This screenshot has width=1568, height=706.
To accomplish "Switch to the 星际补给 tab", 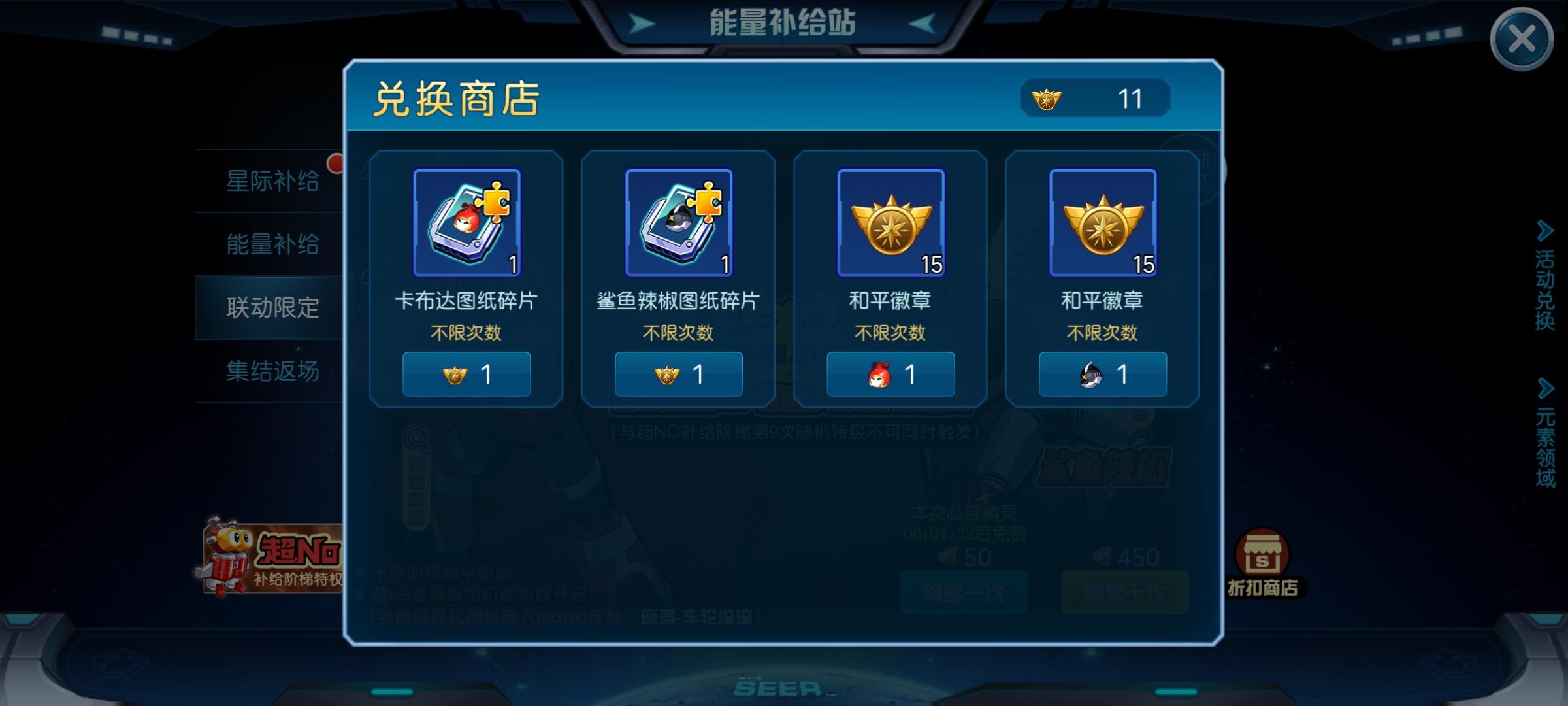I will (274, 180).
